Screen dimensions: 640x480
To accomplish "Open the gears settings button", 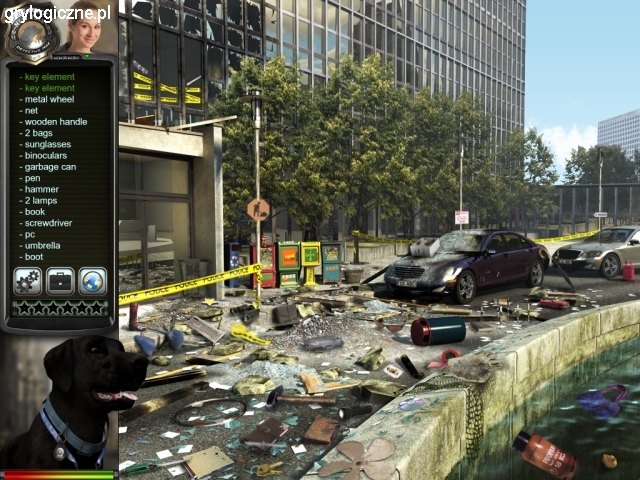I will [x=27, y=281].
